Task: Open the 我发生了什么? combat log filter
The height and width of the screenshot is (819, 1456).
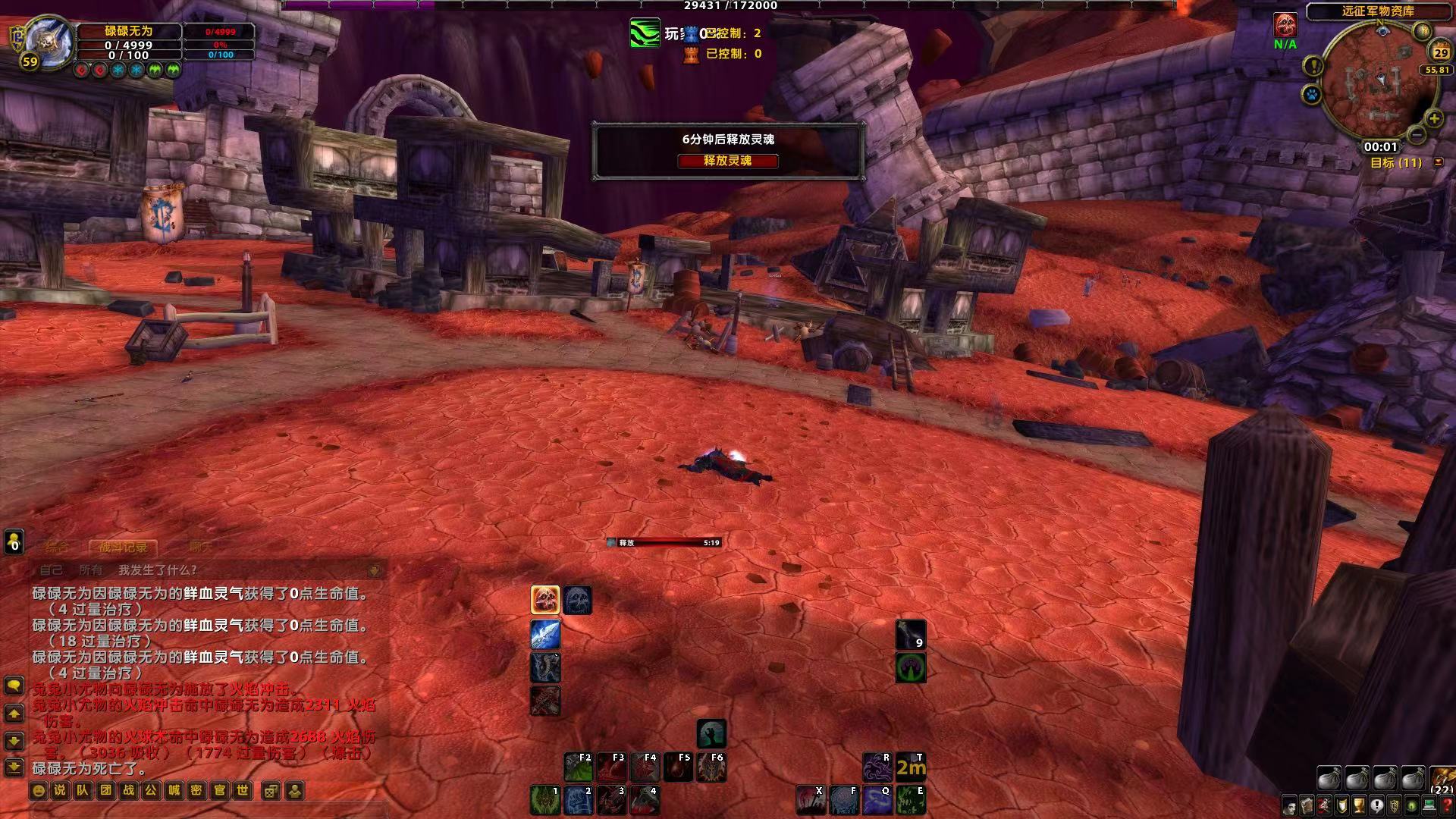Action: tap(158, 570)
